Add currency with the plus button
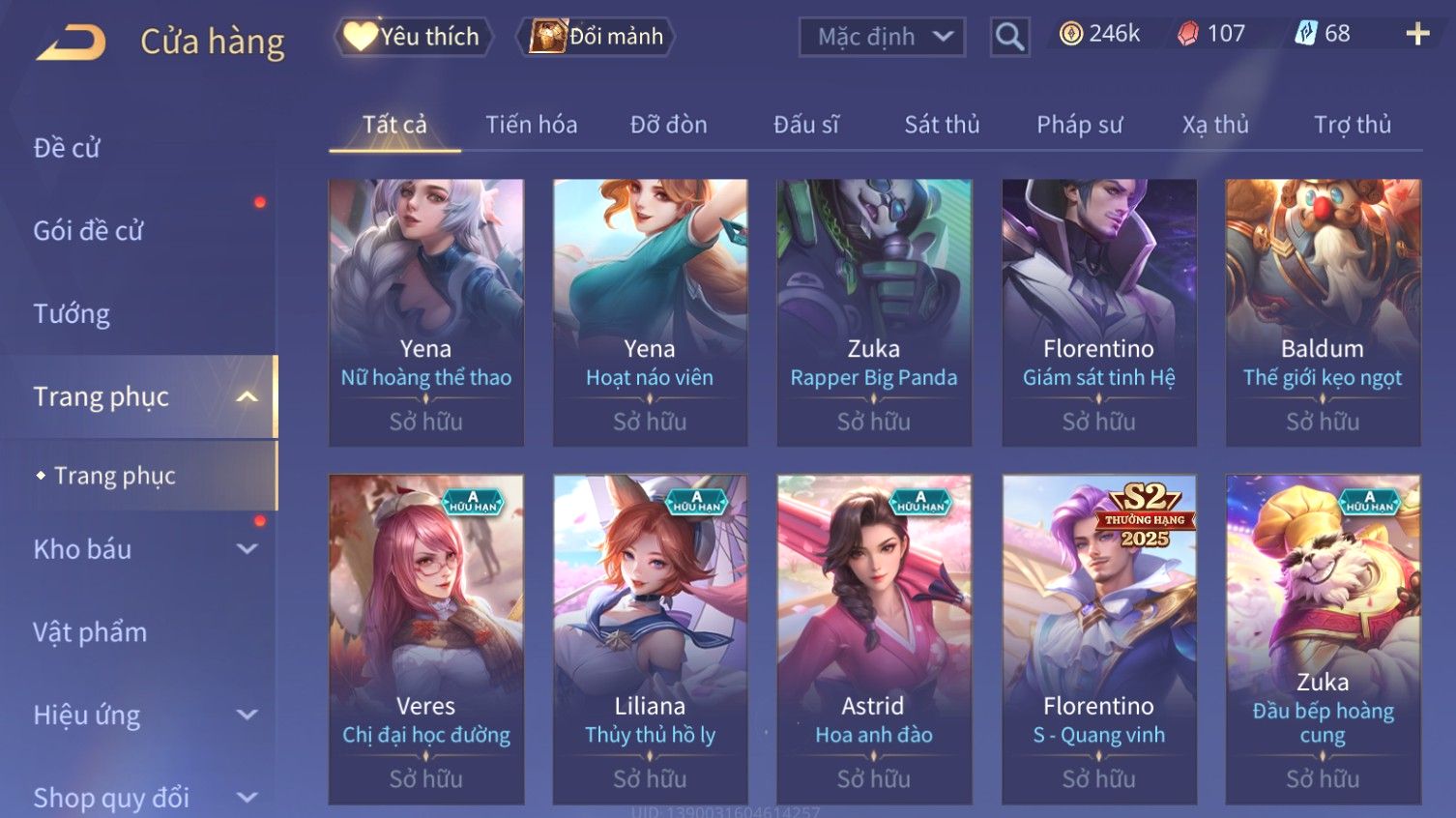Image resolution: width=1456 pixels, height=818 pixels. 1417,35
